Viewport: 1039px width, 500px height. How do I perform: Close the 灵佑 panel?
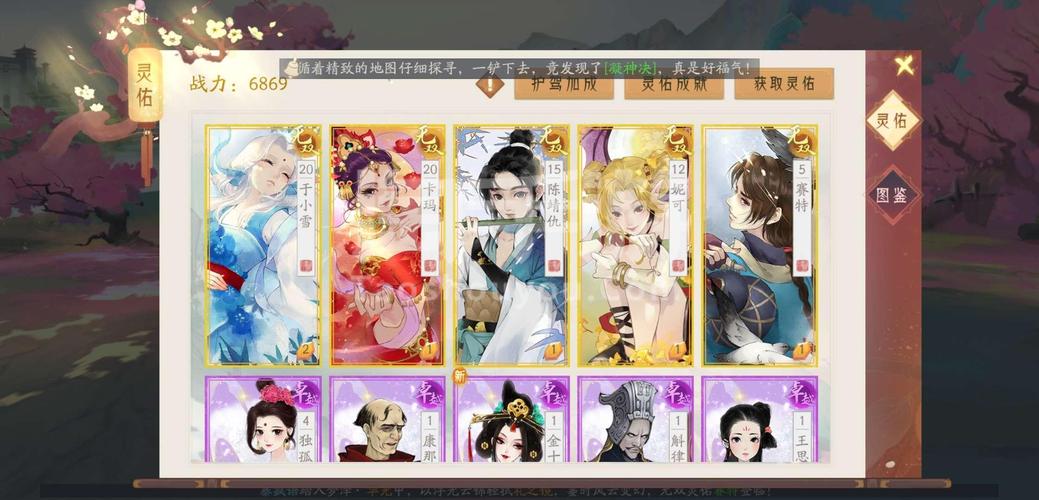[904, 67]
